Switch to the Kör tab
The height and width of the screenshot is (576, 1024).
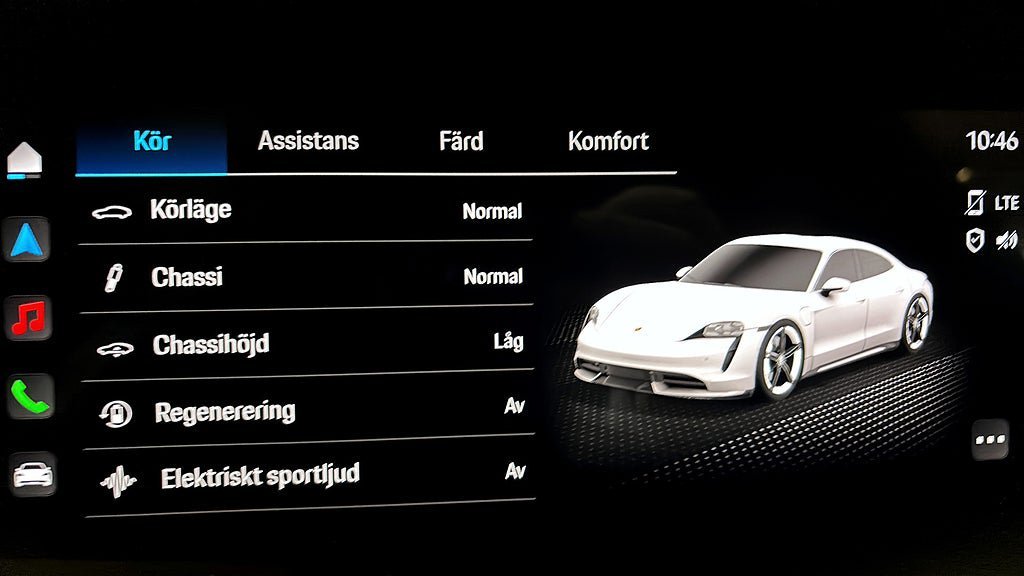click(x=152, y=141)
